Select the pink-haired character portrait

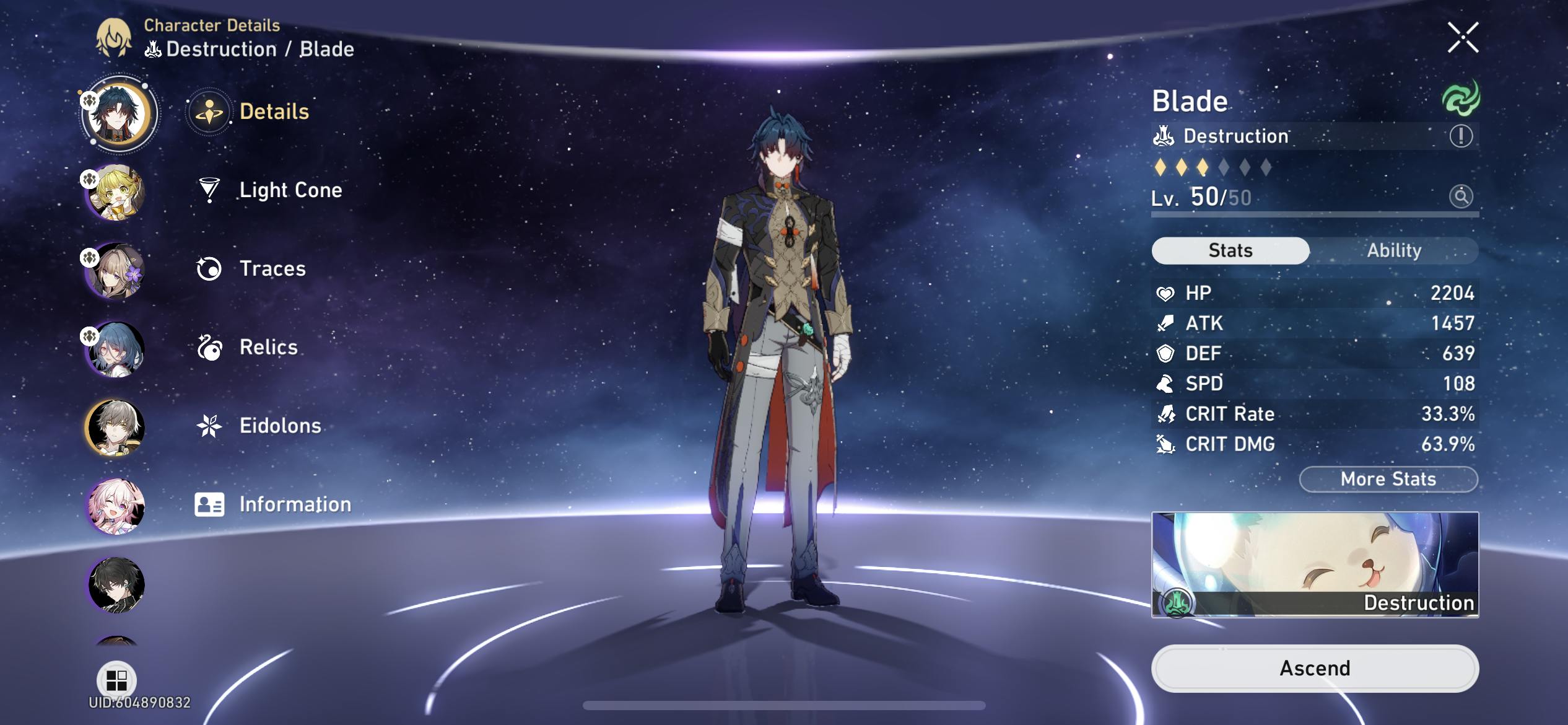coord(116,506)
